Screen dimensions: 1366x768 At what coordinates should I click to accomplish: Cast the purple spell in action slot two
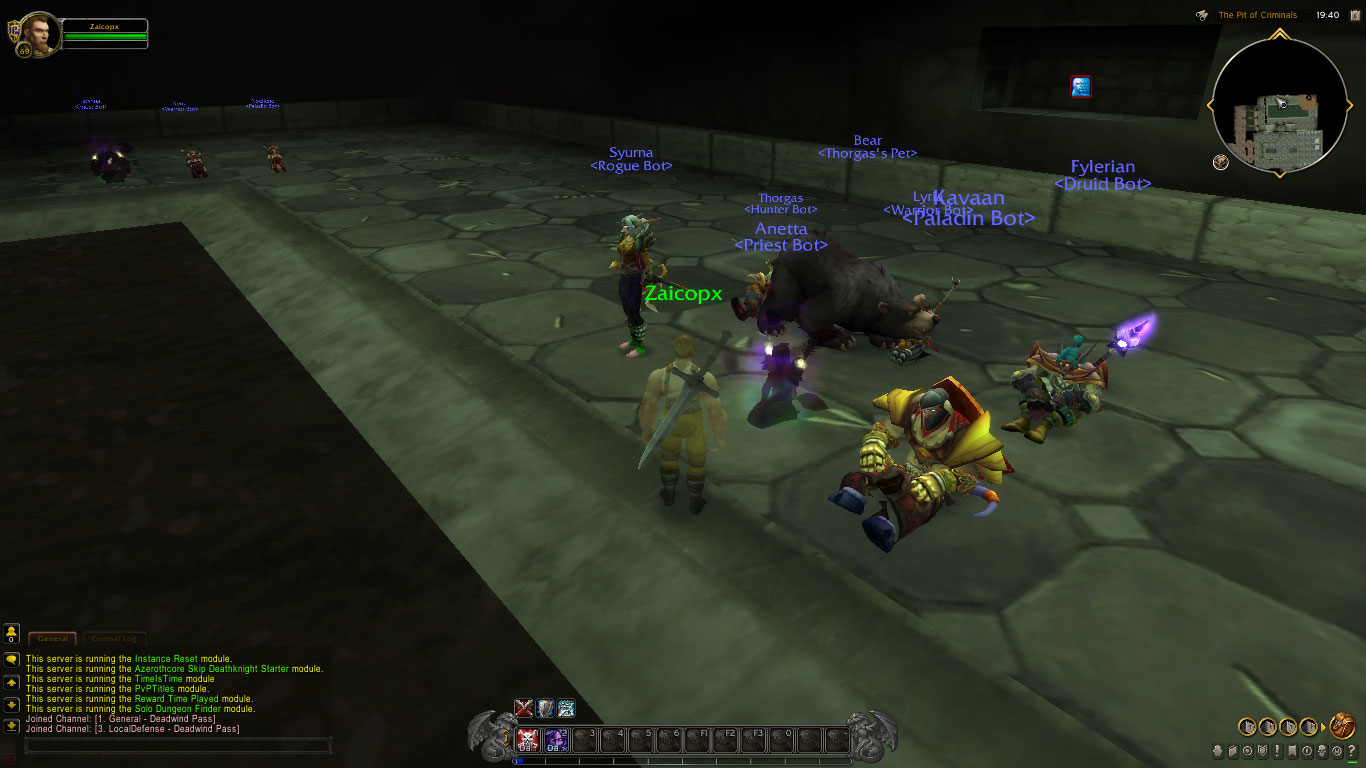(x=556, y=740)
